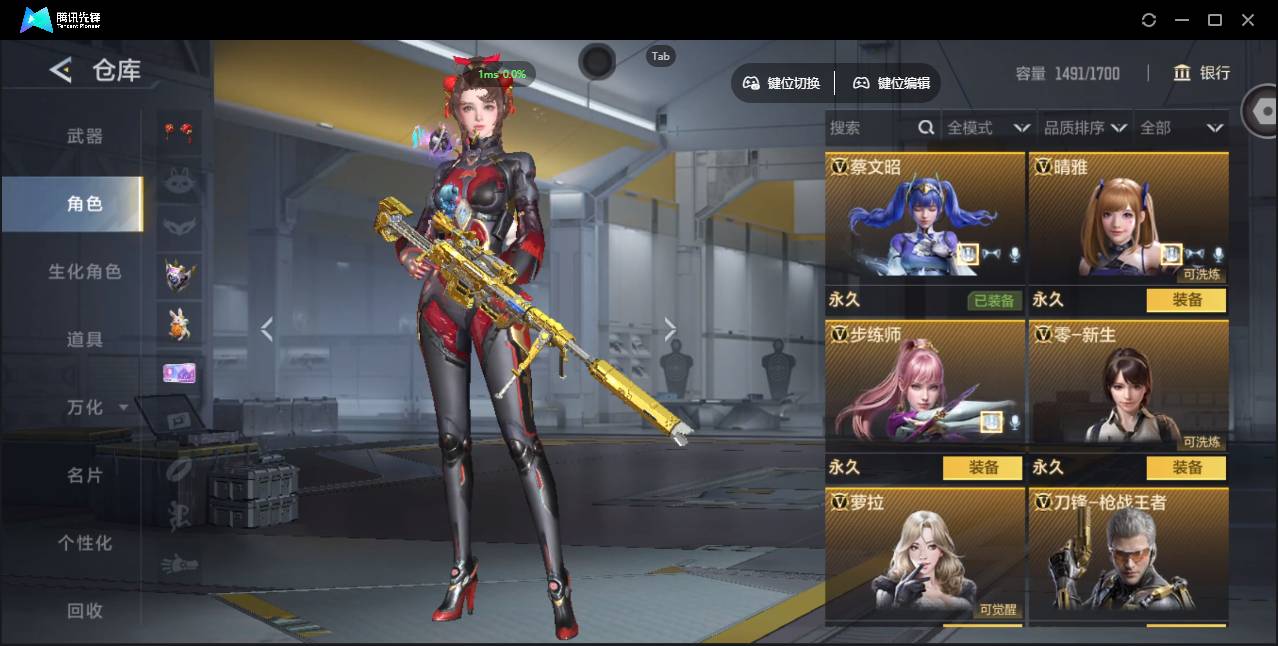The image size is (1278, 646).
Task: Open the 品质排序 sort dropdown
Action: (1085, 128)
